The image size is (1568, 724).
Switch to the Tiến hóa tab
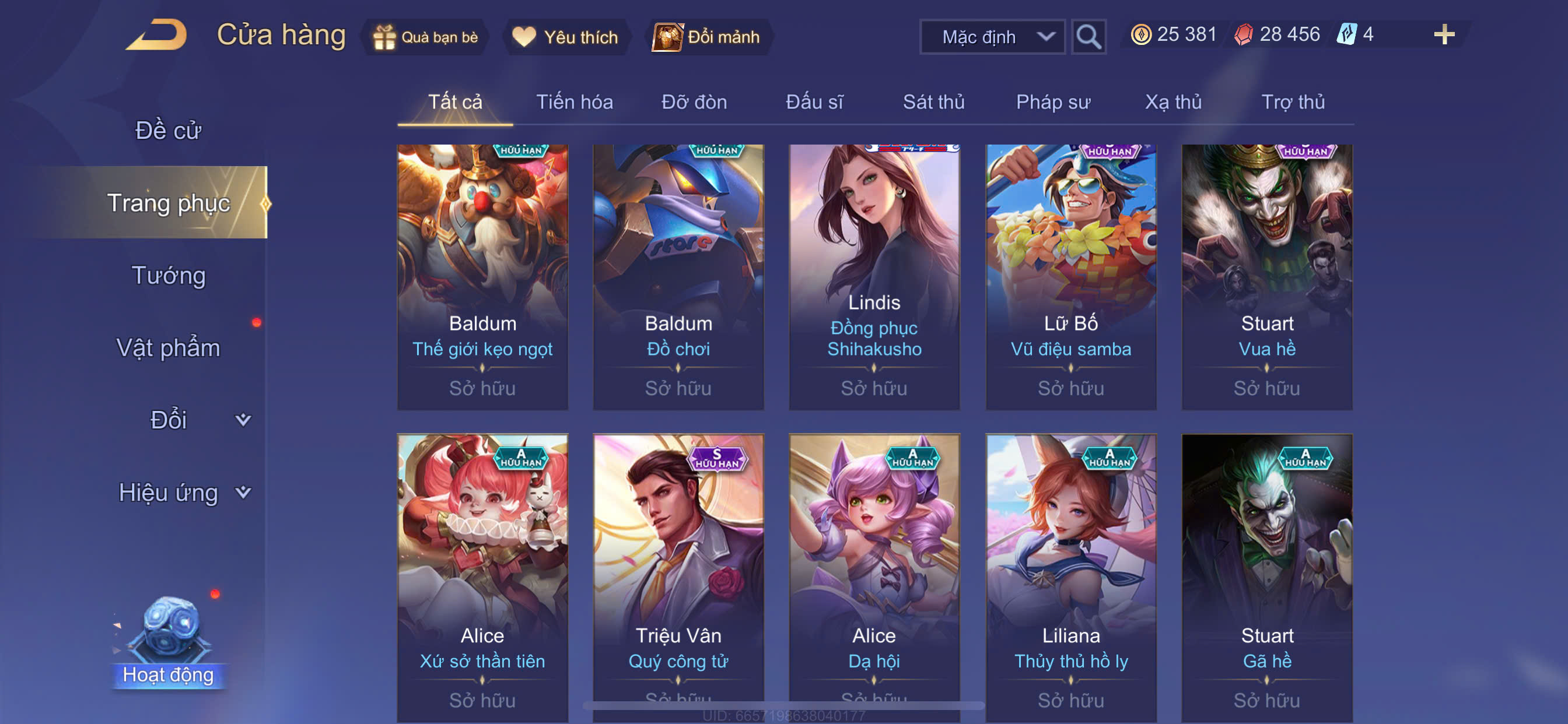coord(574,101)
